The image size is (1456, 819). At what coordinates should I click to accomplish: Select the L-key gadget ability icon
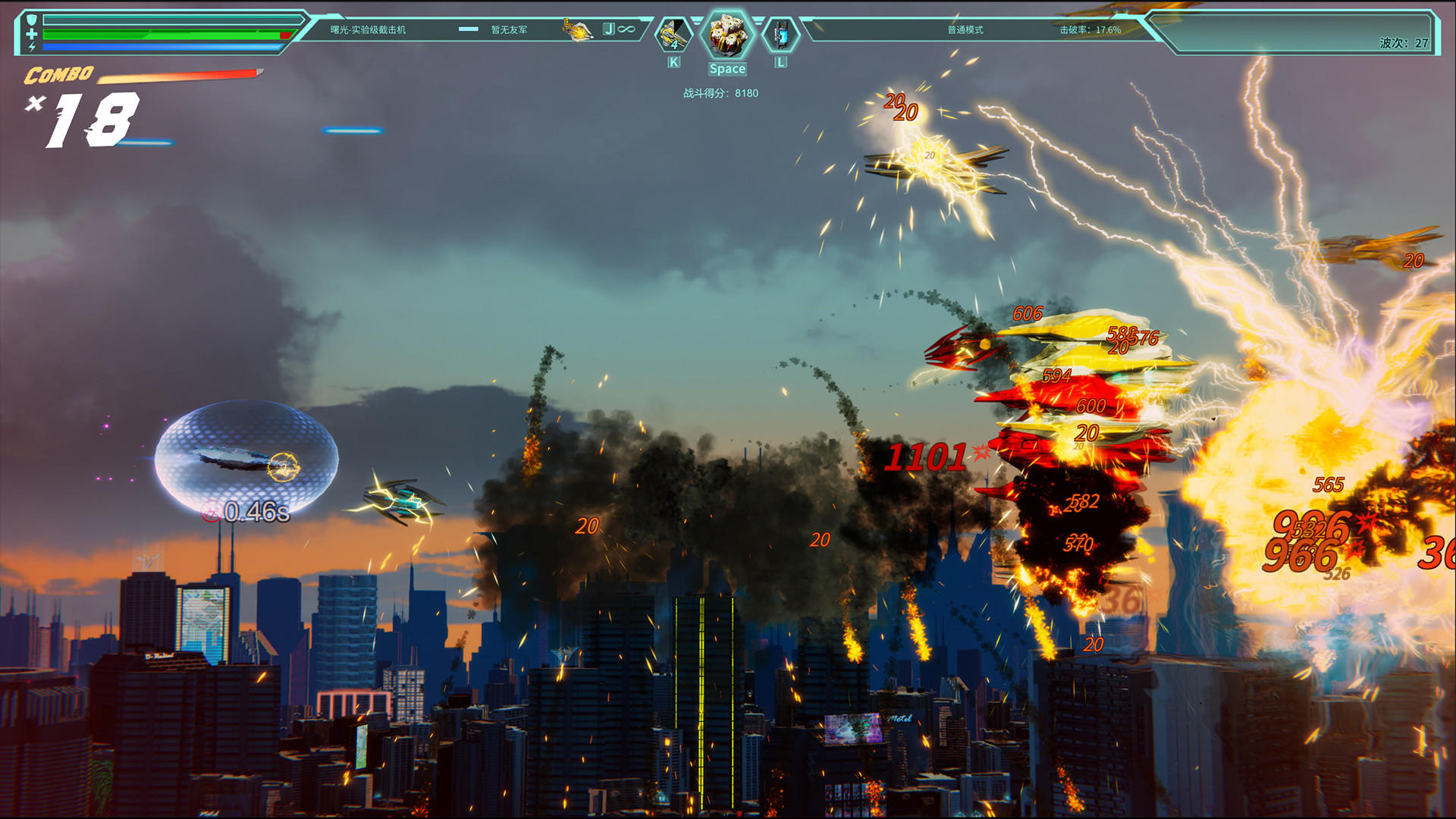click(x=780, y=36)
